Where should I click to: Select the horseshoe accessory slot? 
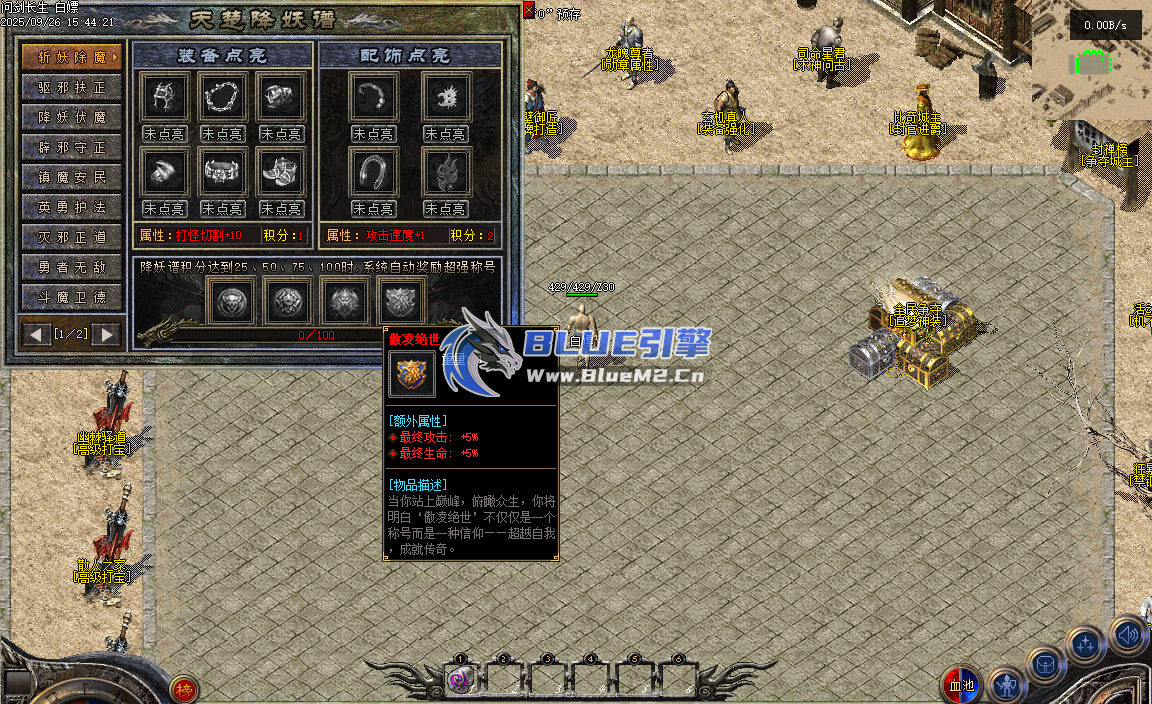pos(374,173)
